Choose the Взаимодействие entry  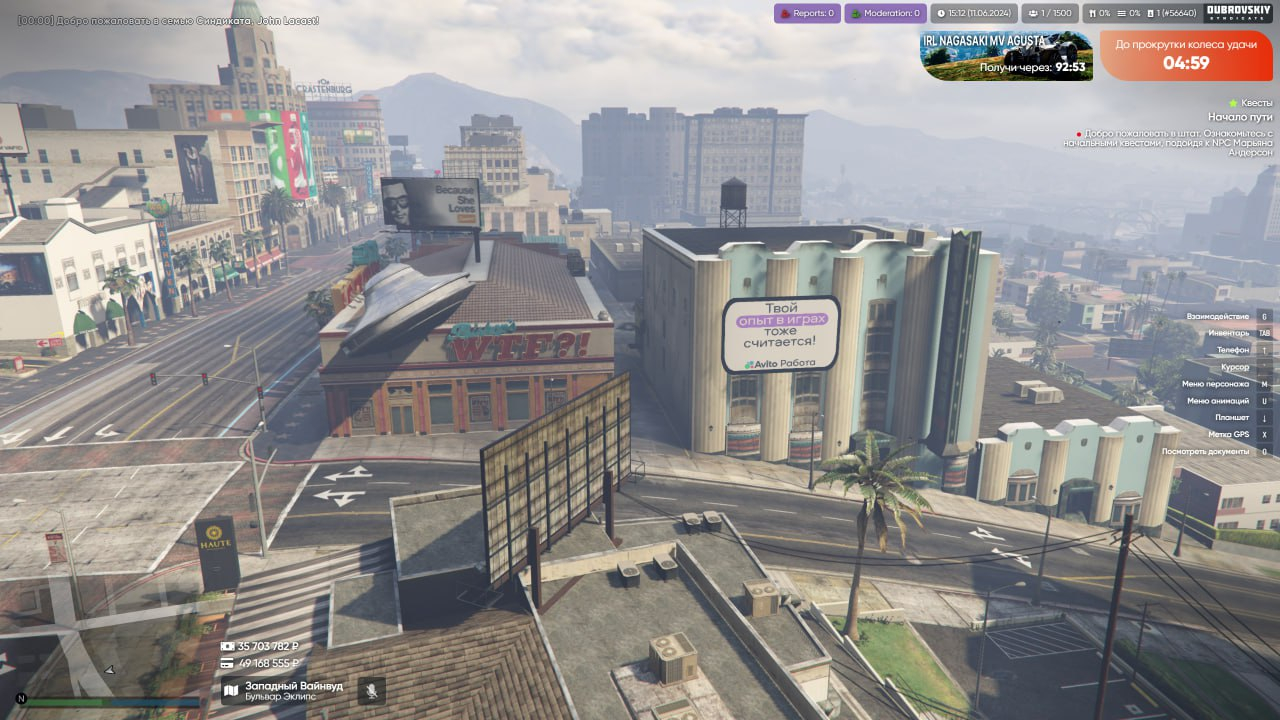[x=1222, y=316]
